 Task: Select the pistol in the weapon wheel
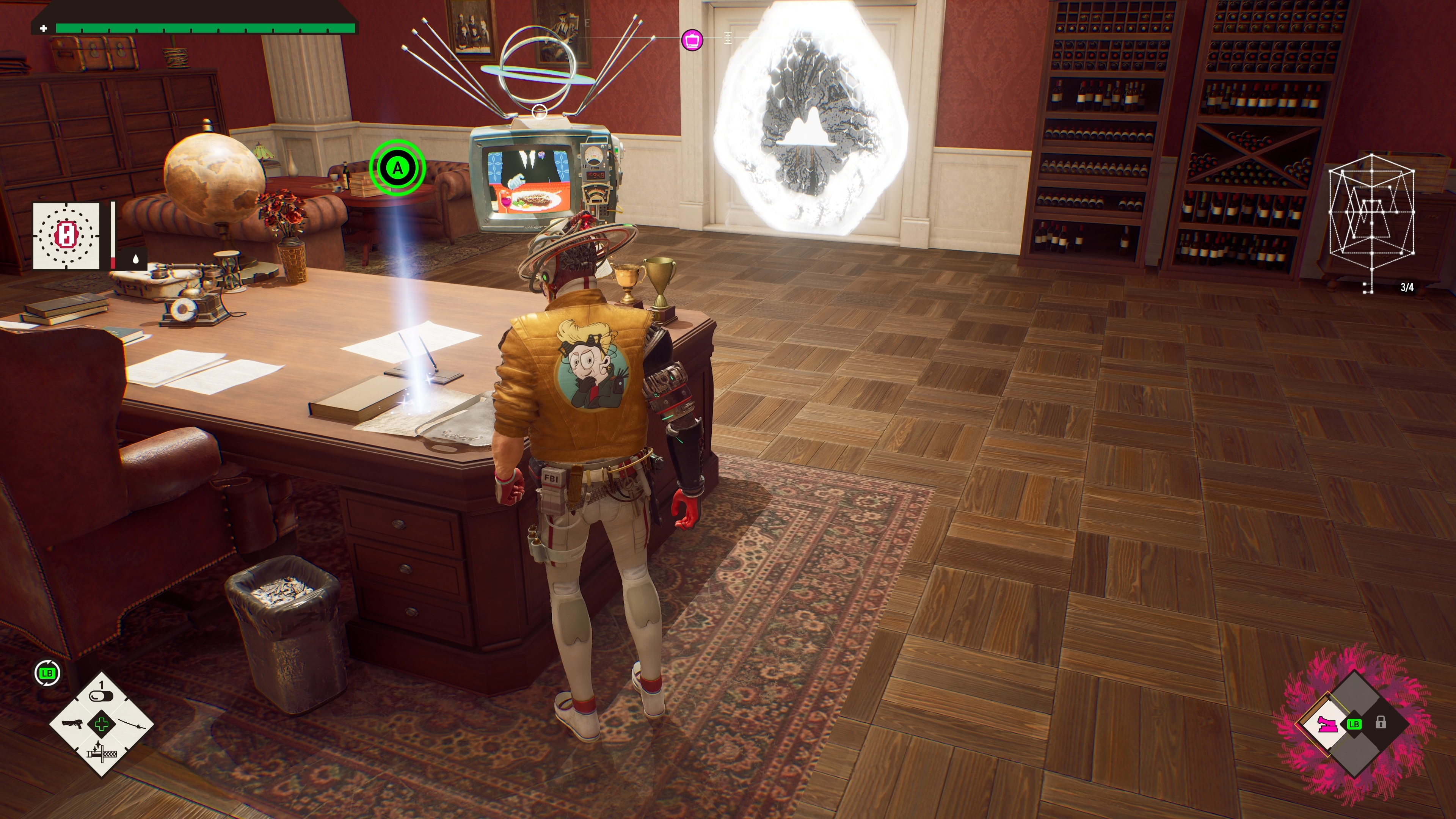pyautogui.click(x=72, y=724)
